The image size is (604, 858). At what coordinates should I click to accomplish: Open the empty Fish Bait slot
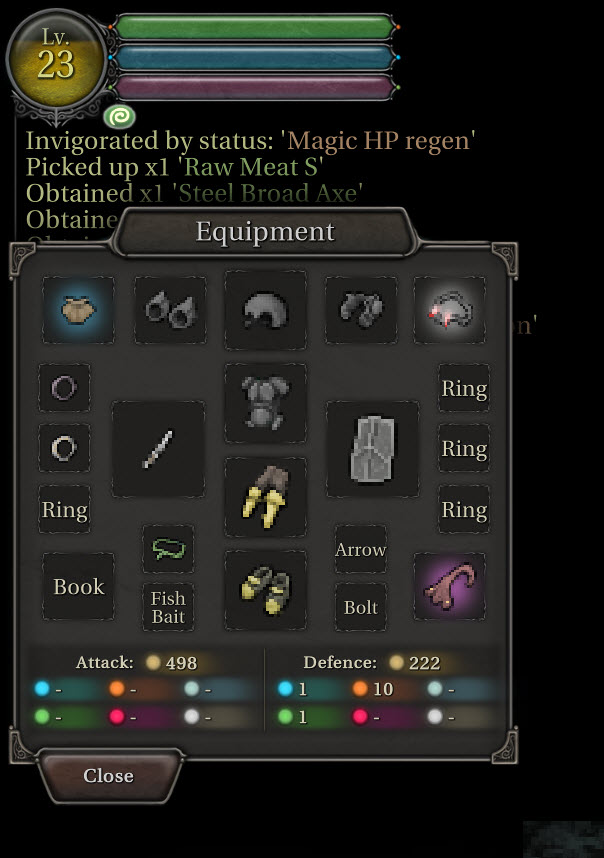coord(168,607)
